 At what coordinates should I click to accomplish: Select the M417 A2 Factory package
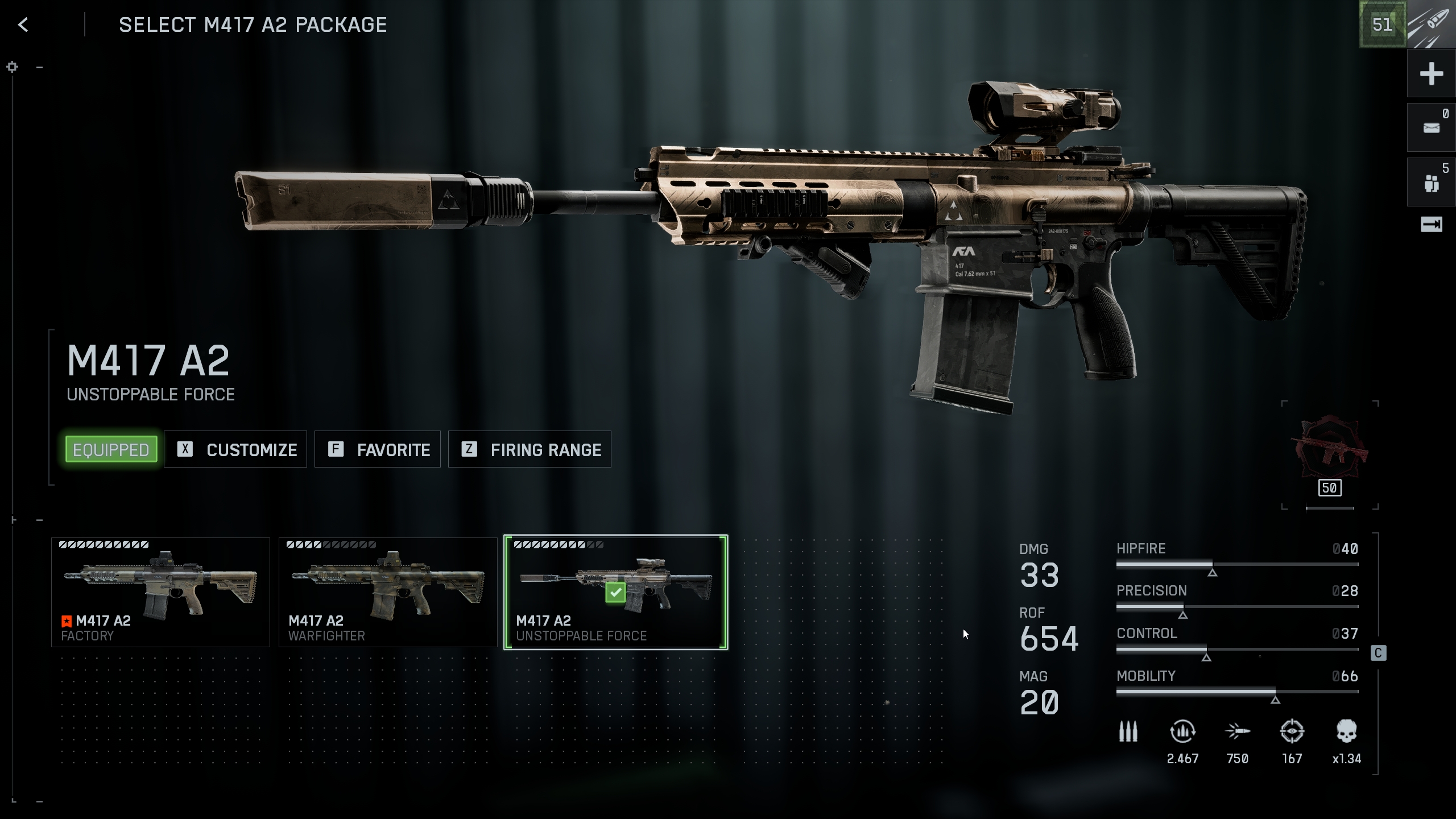[x=160, y=592]
